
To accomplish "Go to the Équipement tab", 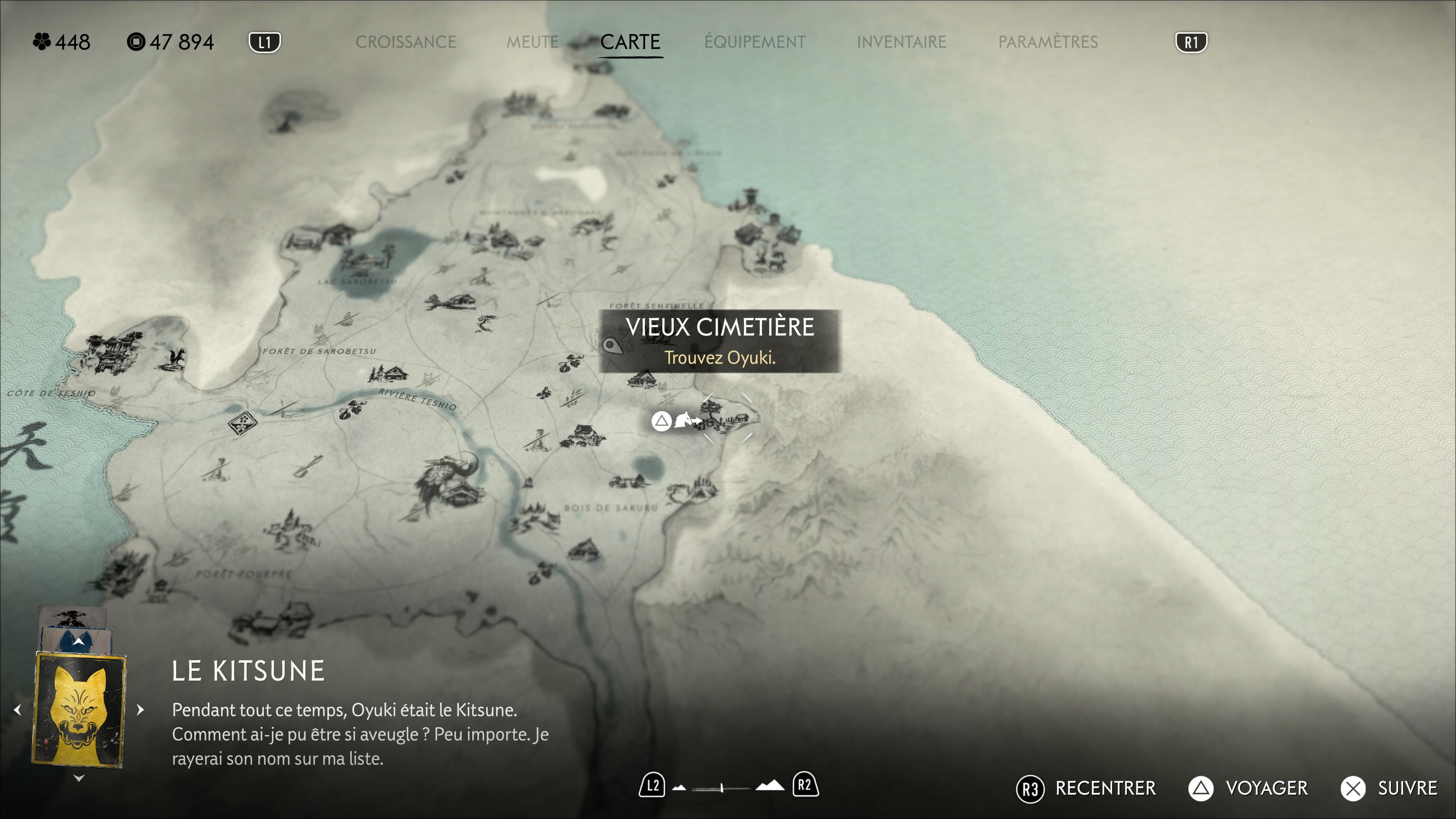I will (755, 42).
